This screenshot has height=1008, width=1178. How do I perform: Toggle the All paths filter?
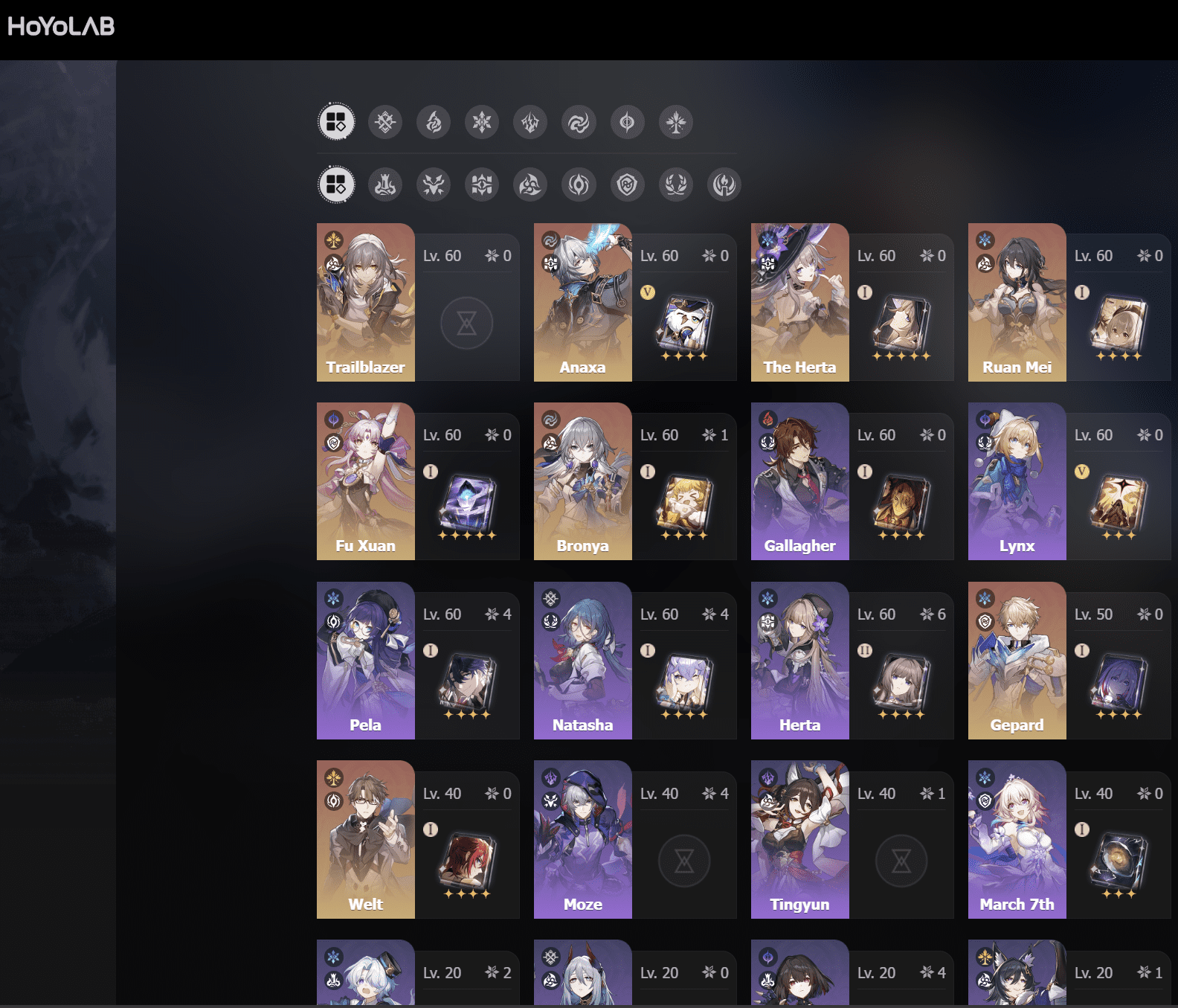(335, 184)
